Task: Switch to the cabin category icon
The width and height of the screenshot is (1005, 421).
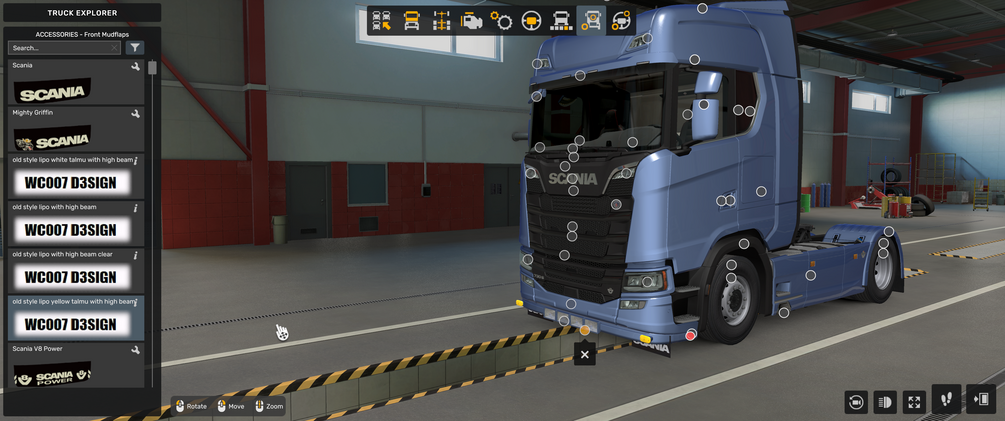Action: [411, 21]
